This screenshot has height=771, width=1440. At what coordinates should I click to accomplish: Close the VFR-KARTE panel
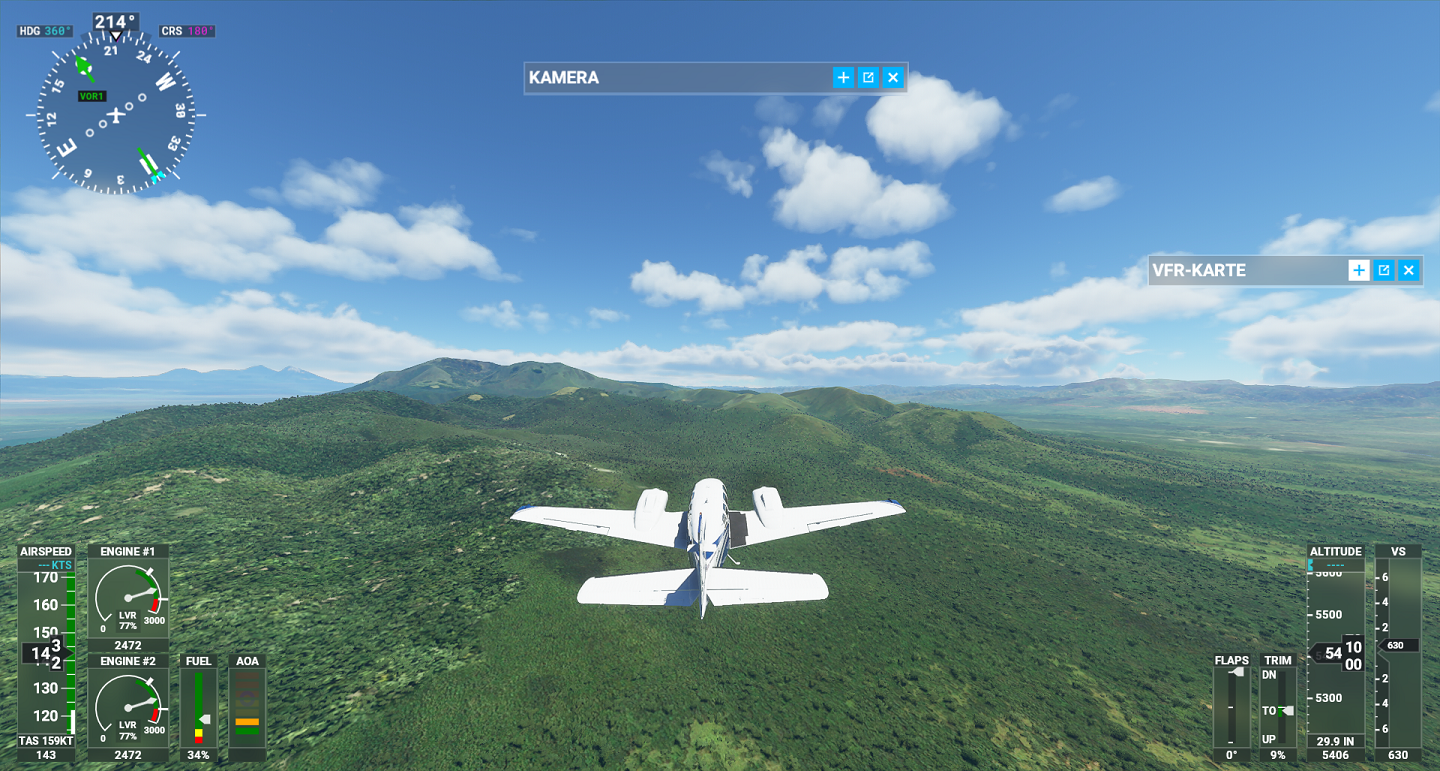pos(1409,270)
